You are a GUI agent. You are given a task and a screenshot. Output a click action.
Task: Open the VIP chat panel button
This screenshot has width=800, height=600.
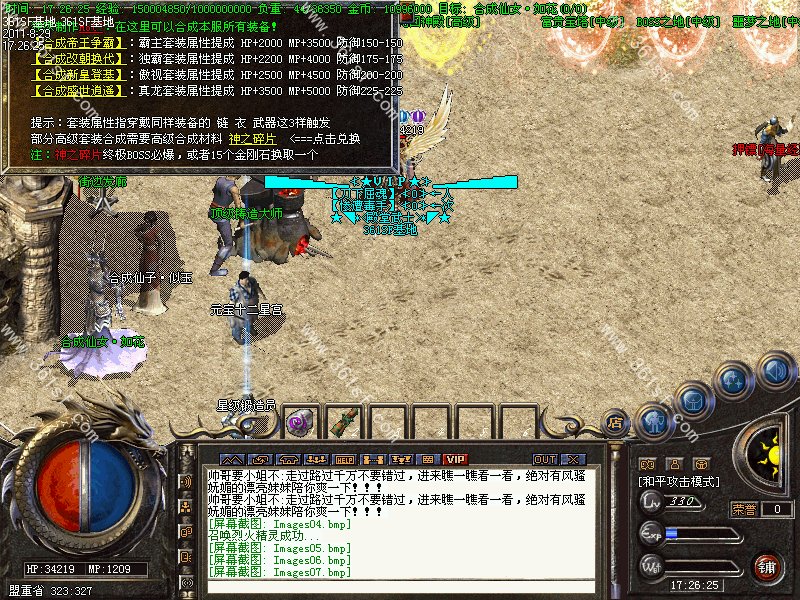pos(456,459)
